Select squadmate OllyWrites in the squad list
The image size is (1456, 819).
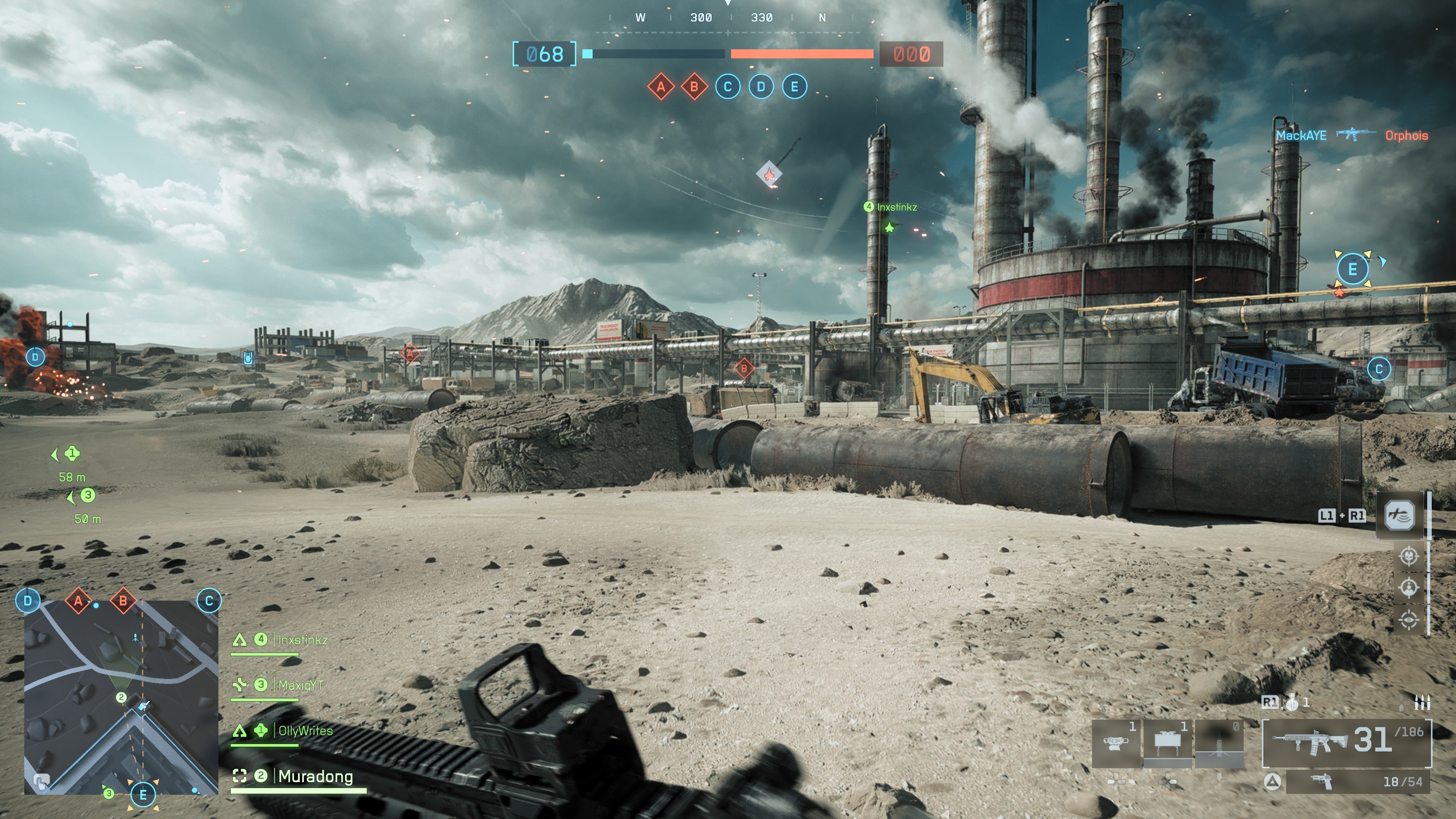305,731
